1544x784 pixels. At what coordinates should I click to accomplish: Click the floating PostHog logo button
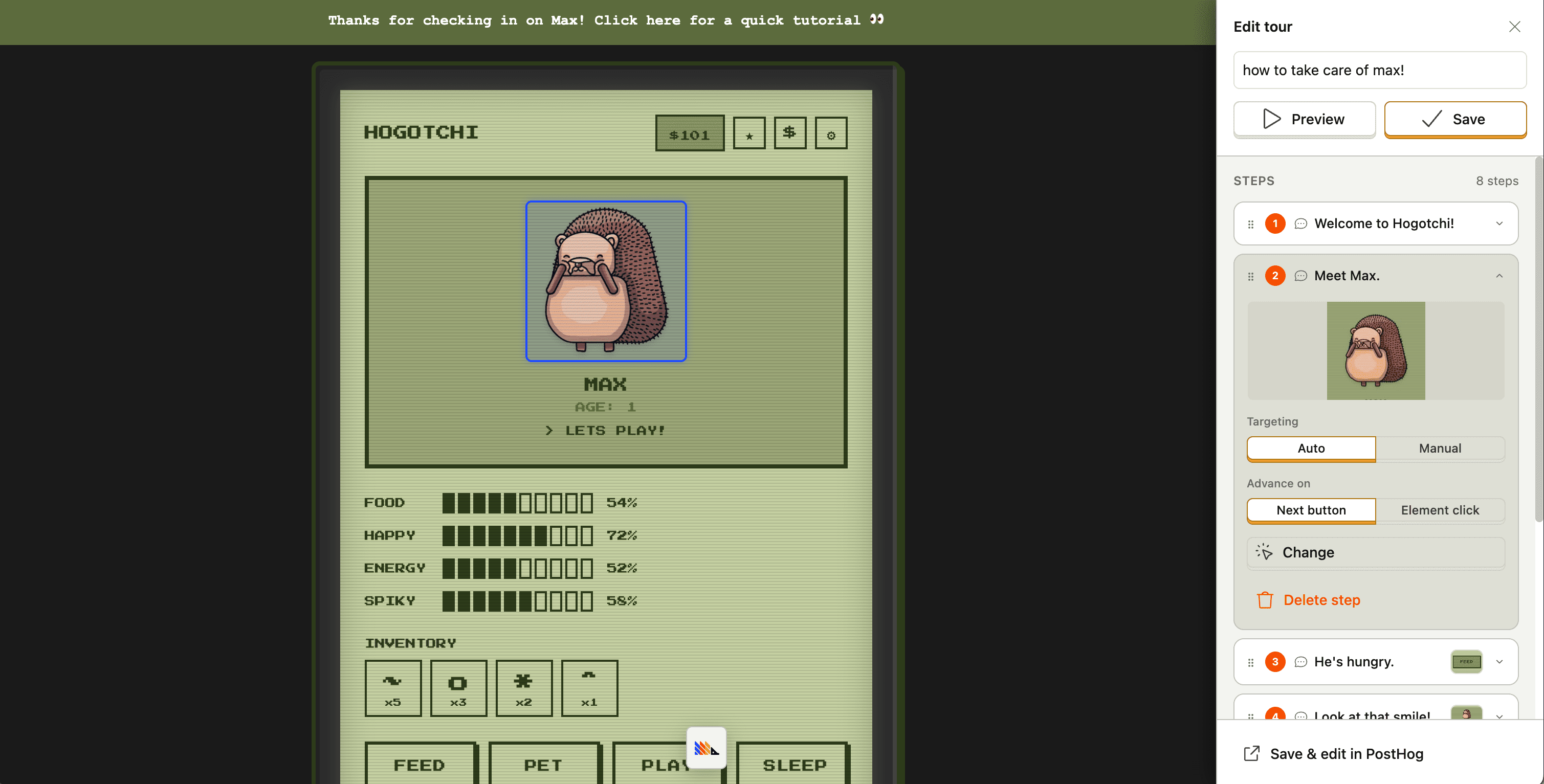pyautogui.click(x=705, y=748)
